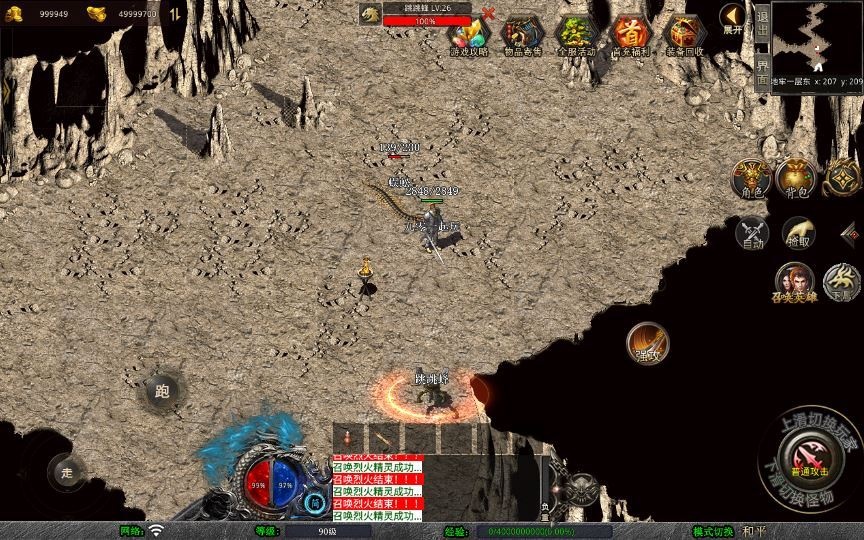The image size is (864, 540).
Task: Click the 退出 exit button
Action: point(762,24)
